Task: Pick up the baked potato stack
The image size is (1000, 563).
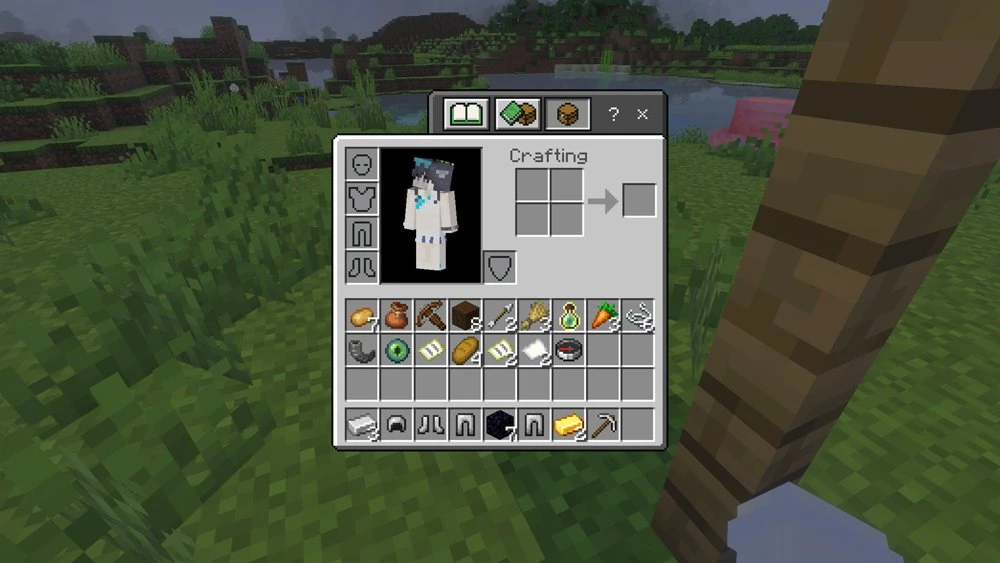Action: pos(362,317)
